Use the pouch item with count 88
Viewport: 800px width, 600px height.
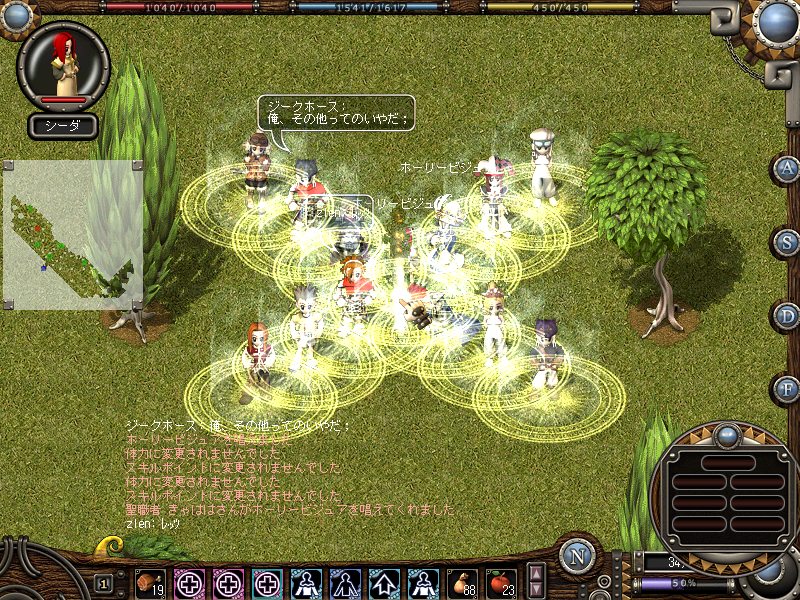(461, 581)
